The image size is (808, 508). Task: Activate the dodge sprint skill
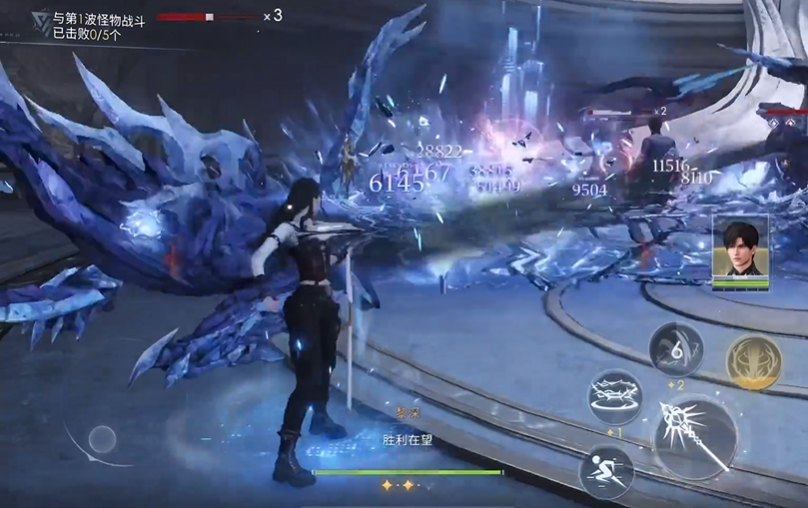point(606,471)
